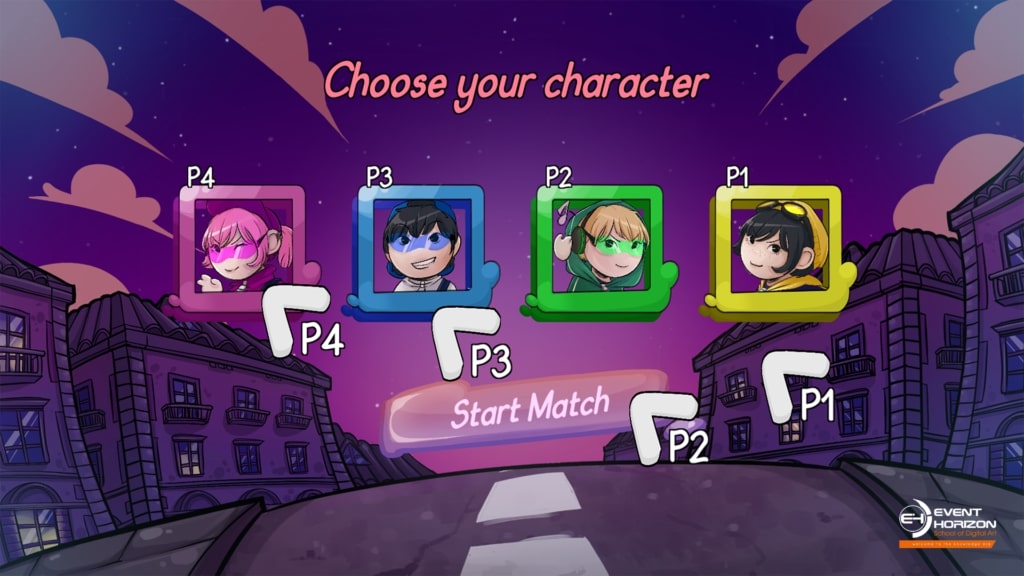The image size is (1024, 576).
Task: Pick the green-hooded character in the P2 frame
Action: tap(600, 246)
